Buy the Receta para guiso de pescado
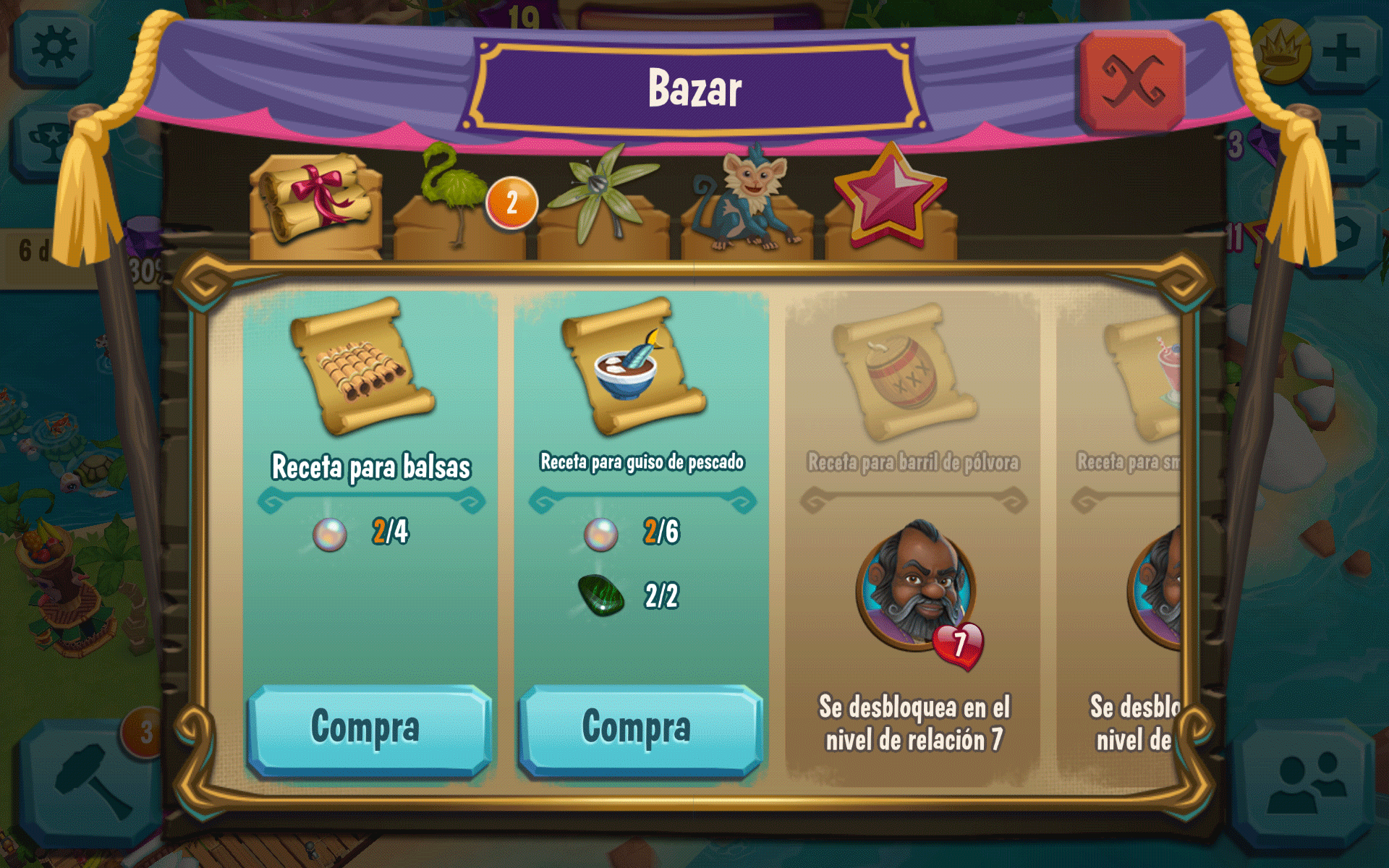Viewport: 1389px width, 868px height. 640,729
